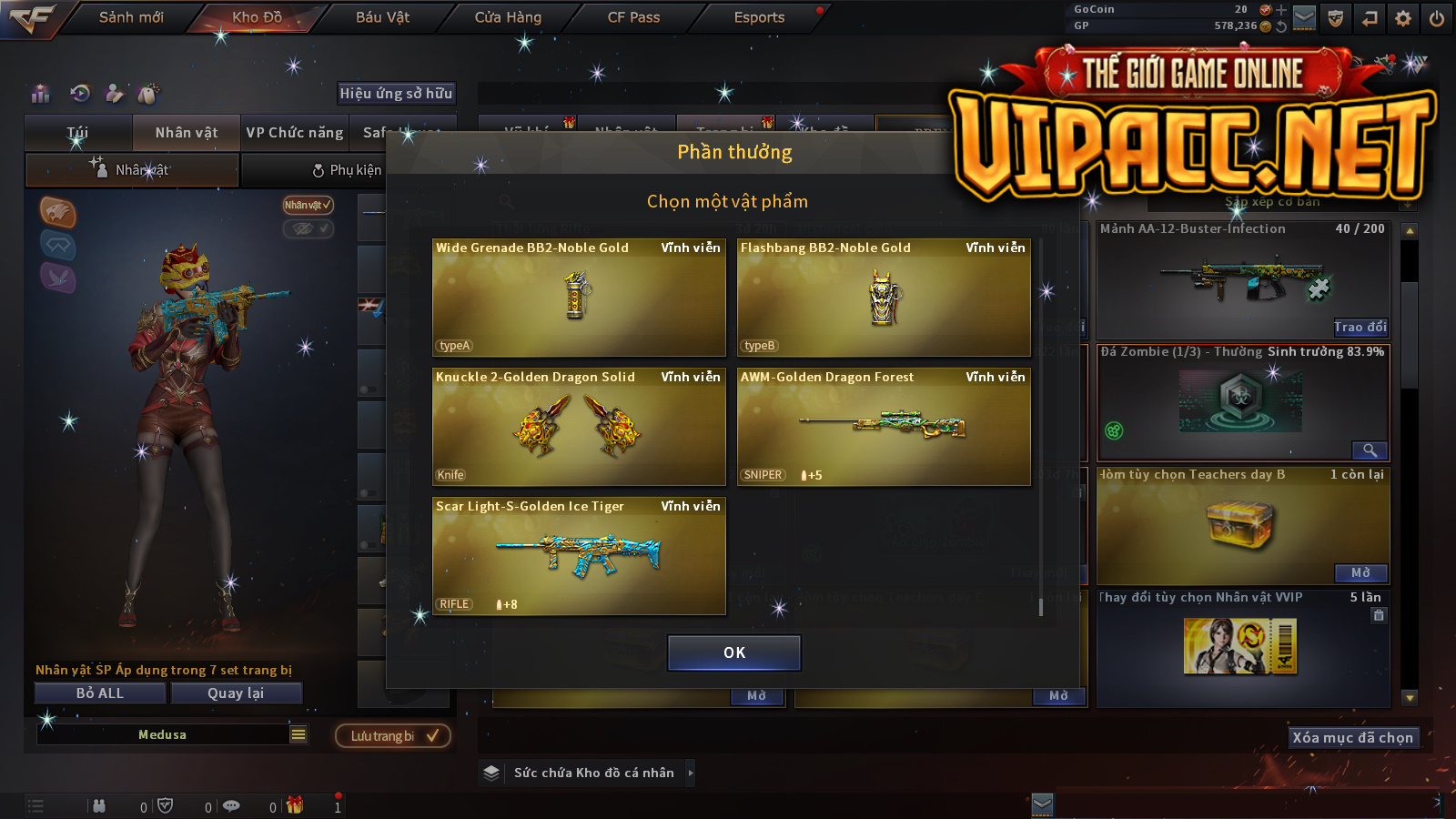1456x819 pixels.
Task: Click the power exit icon
Action: coord(1437,18)
